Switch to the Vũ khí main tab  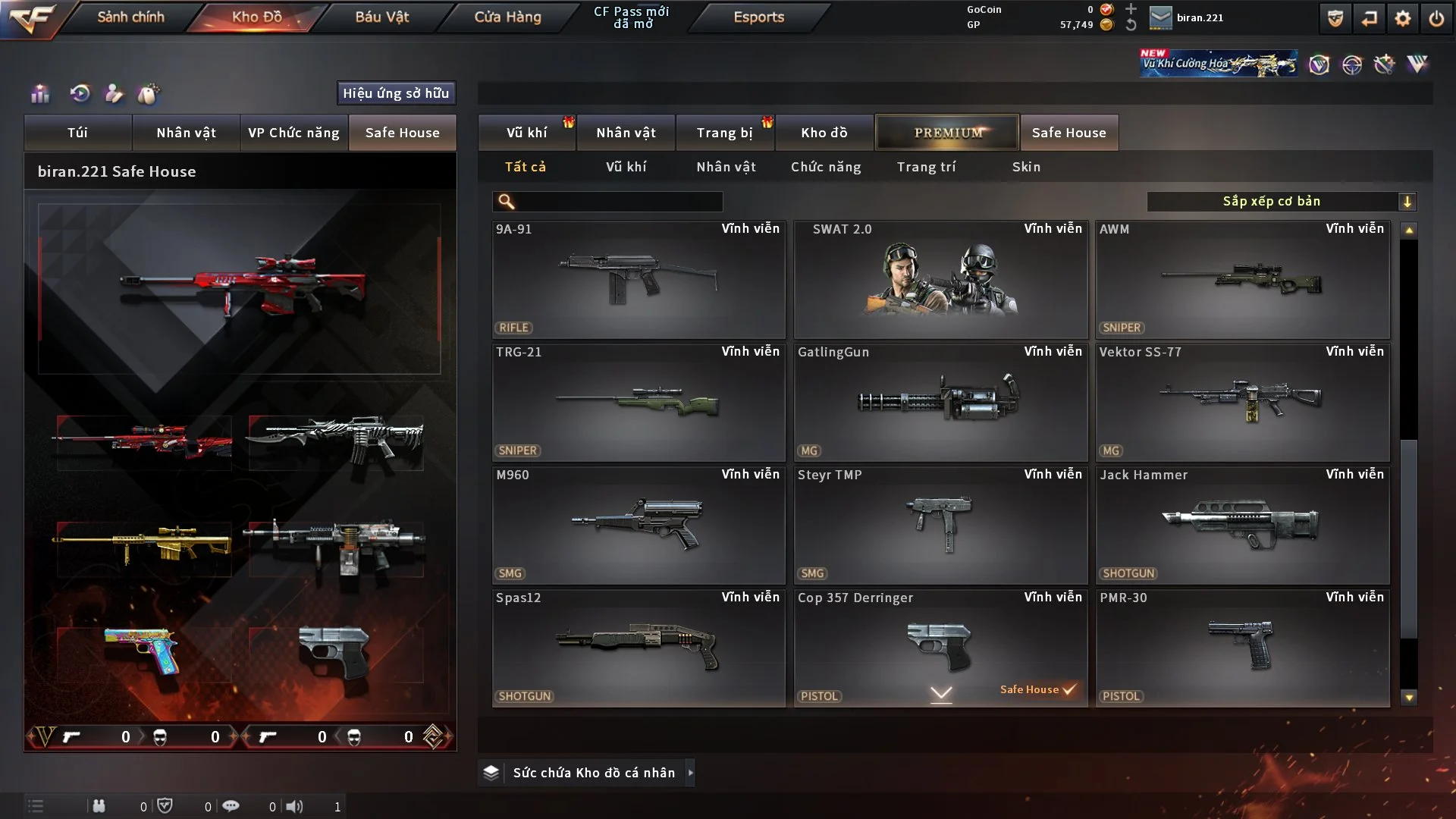[526, 133]
